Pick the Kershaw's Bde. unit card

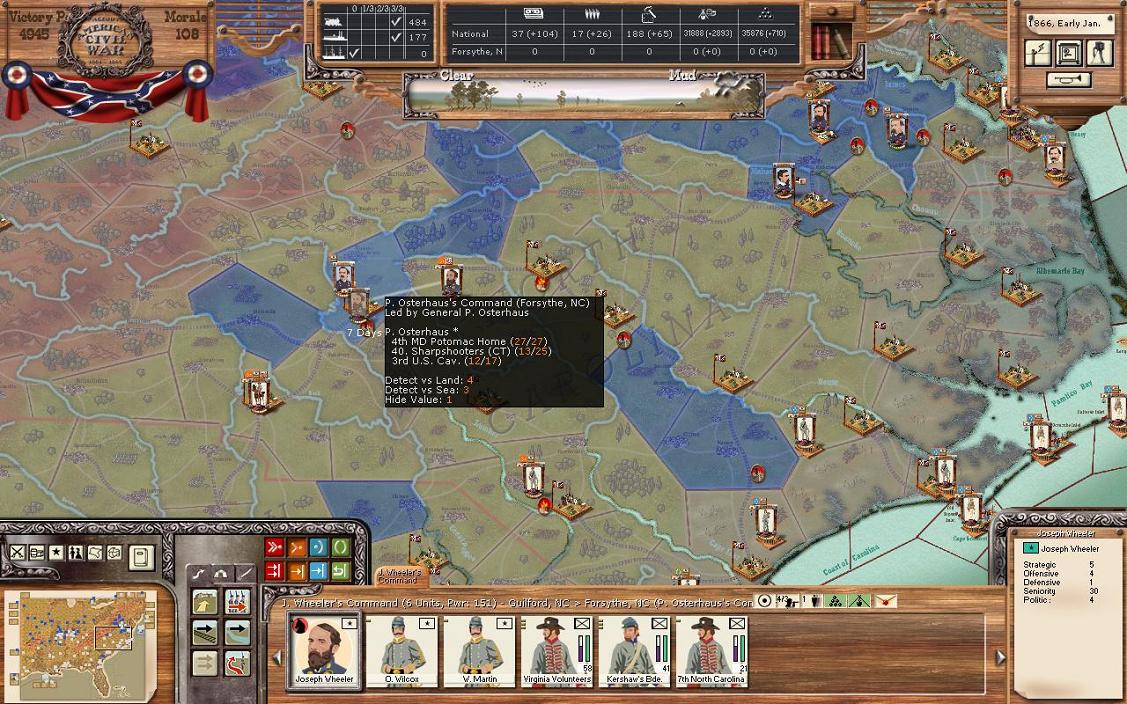pos(633,650)
